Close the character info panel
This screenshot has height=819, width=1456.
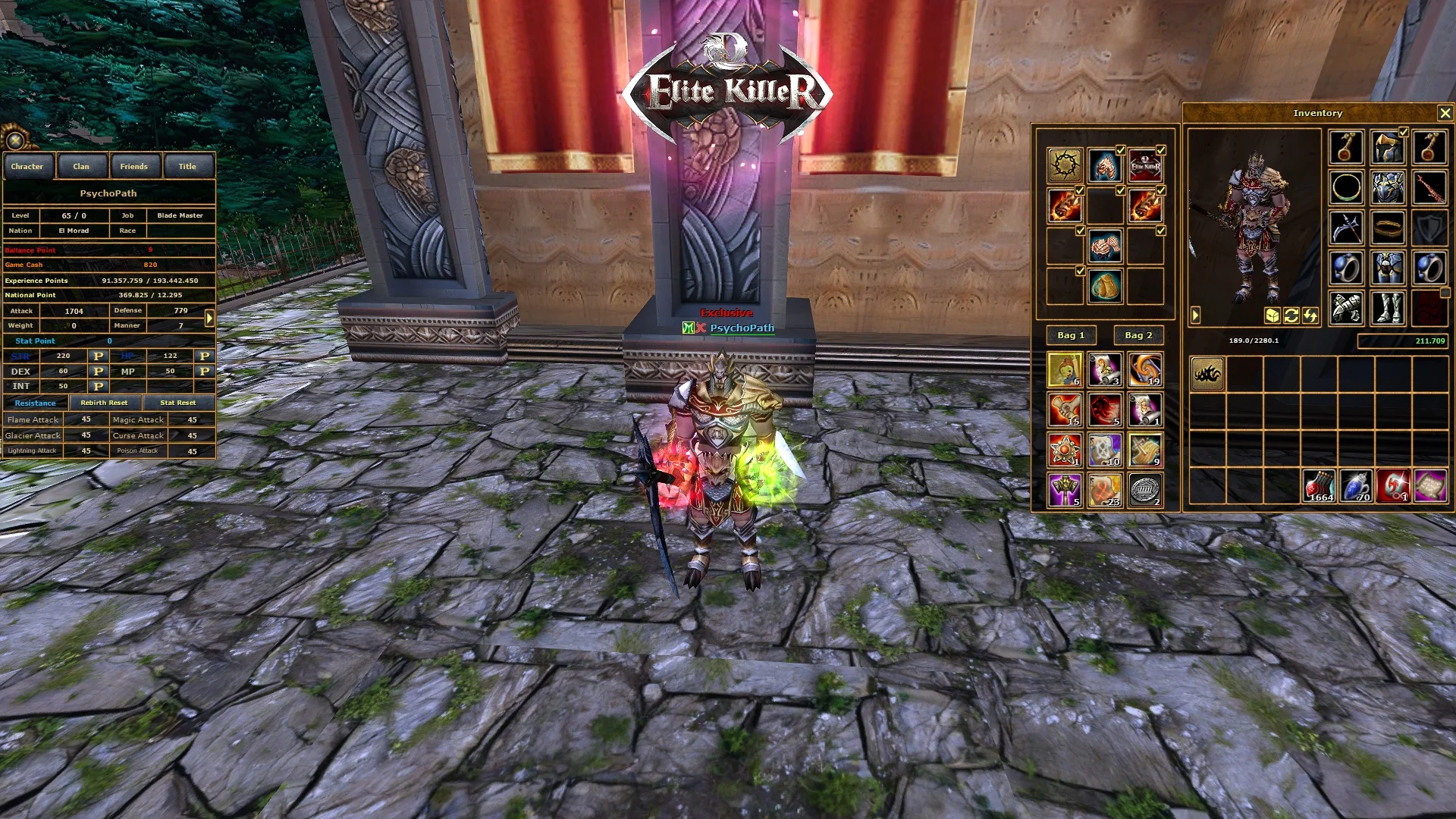click(x=14, y=140)
